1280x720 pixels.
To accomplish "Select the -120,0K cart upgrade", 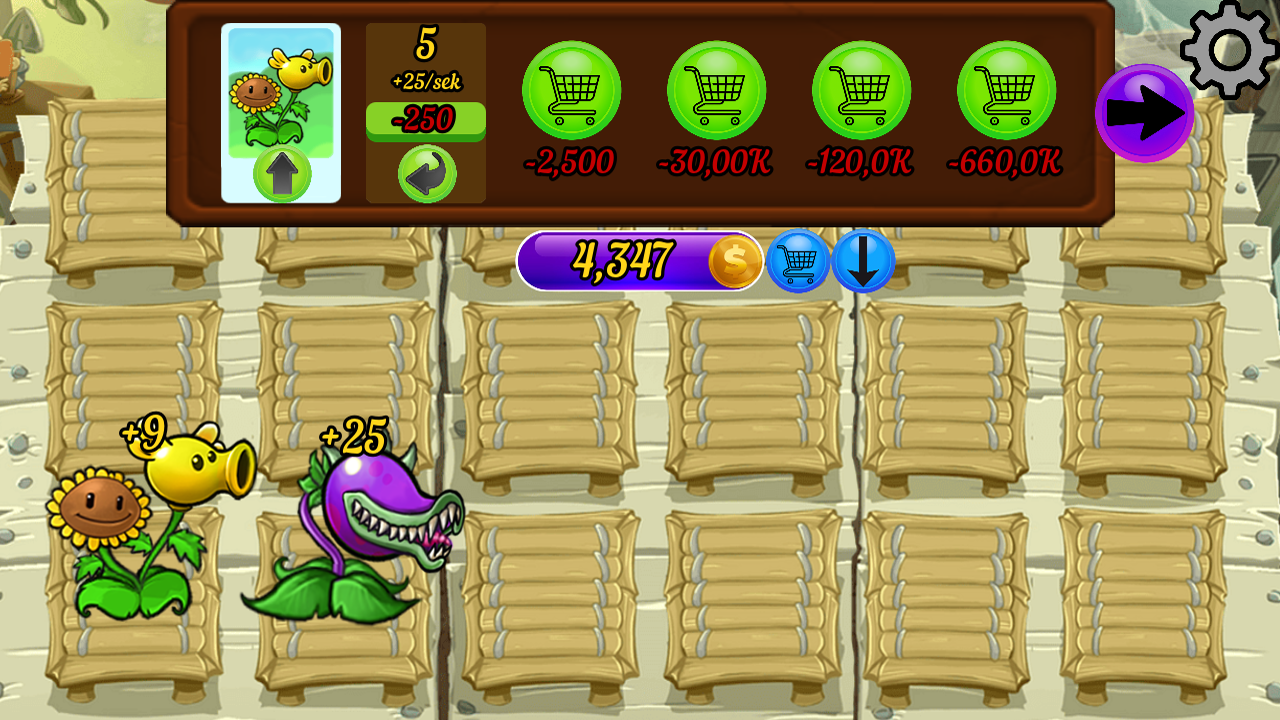I will [x=862, y=91].
